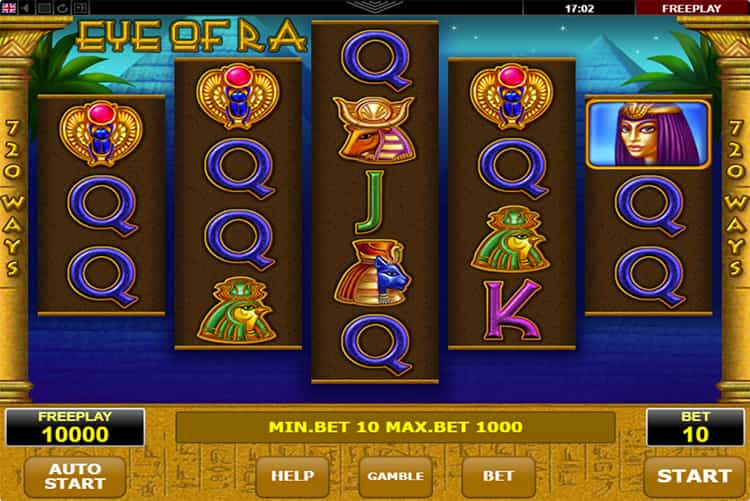Click the reload arrow icon

62,8
